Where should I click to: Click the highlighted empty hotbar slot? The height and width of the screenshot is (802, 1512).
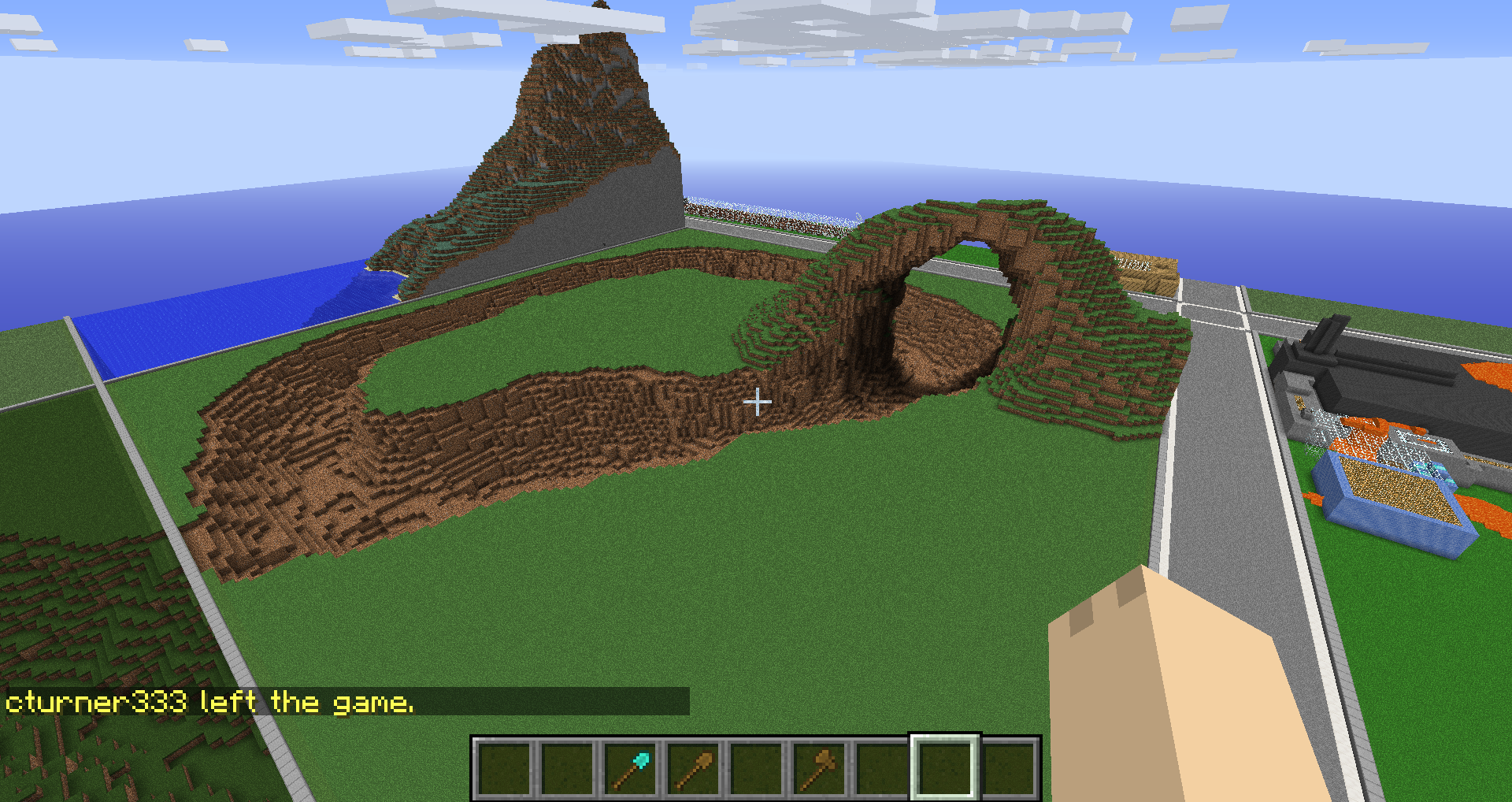click(x=945, y=769)
